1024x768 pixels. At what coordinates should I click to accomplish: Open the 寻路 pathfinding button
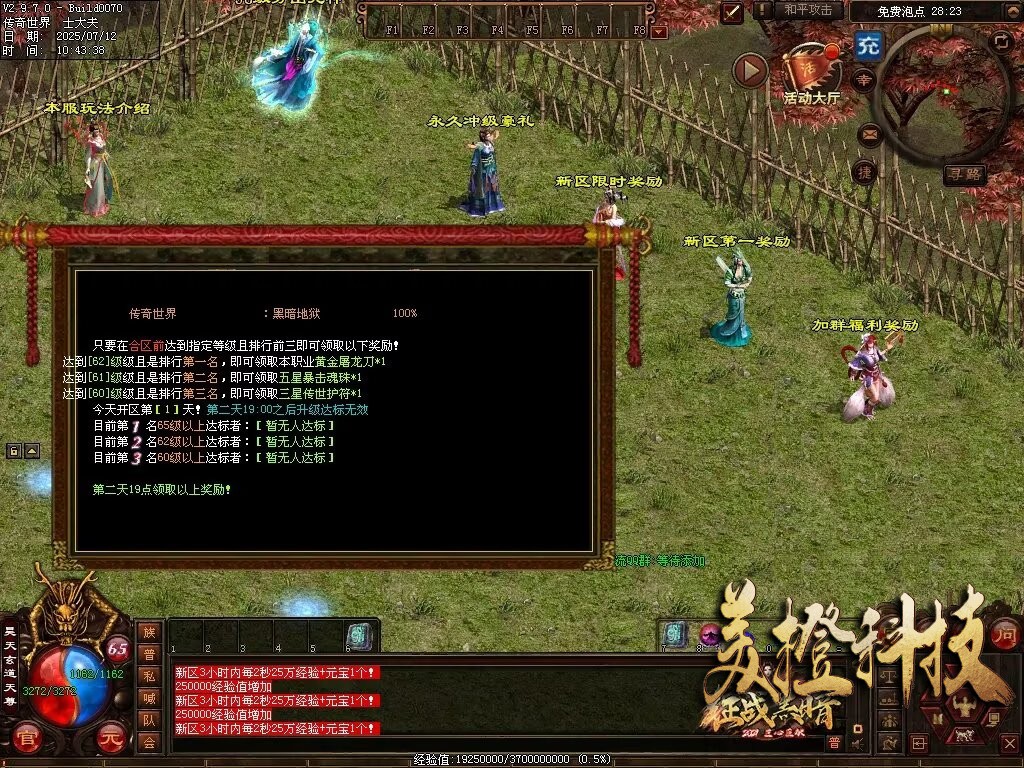point(964,174)
